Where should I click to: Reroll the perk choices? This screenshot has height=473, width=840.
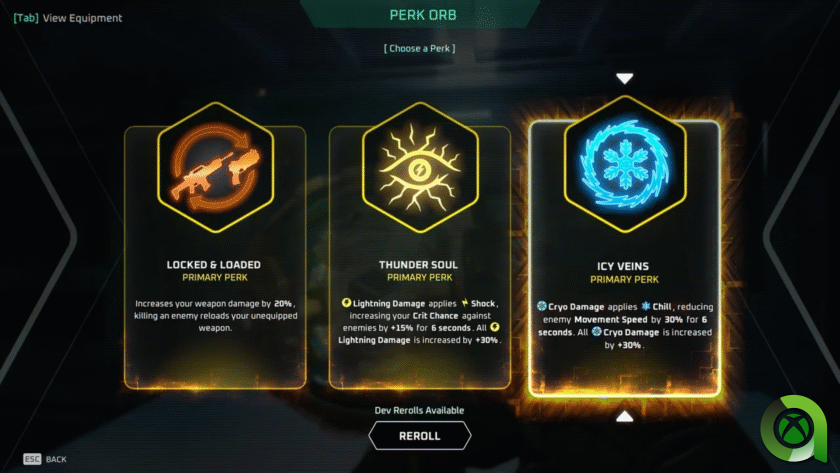click(x=419, y=436)
